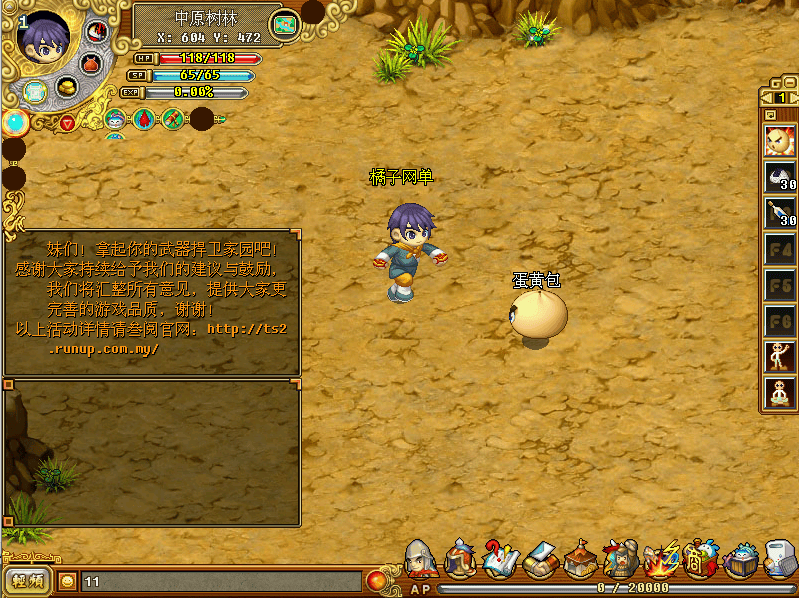Click the player character portrait
The width and height of the screenshot is (799, 598).
pos(42,39)
